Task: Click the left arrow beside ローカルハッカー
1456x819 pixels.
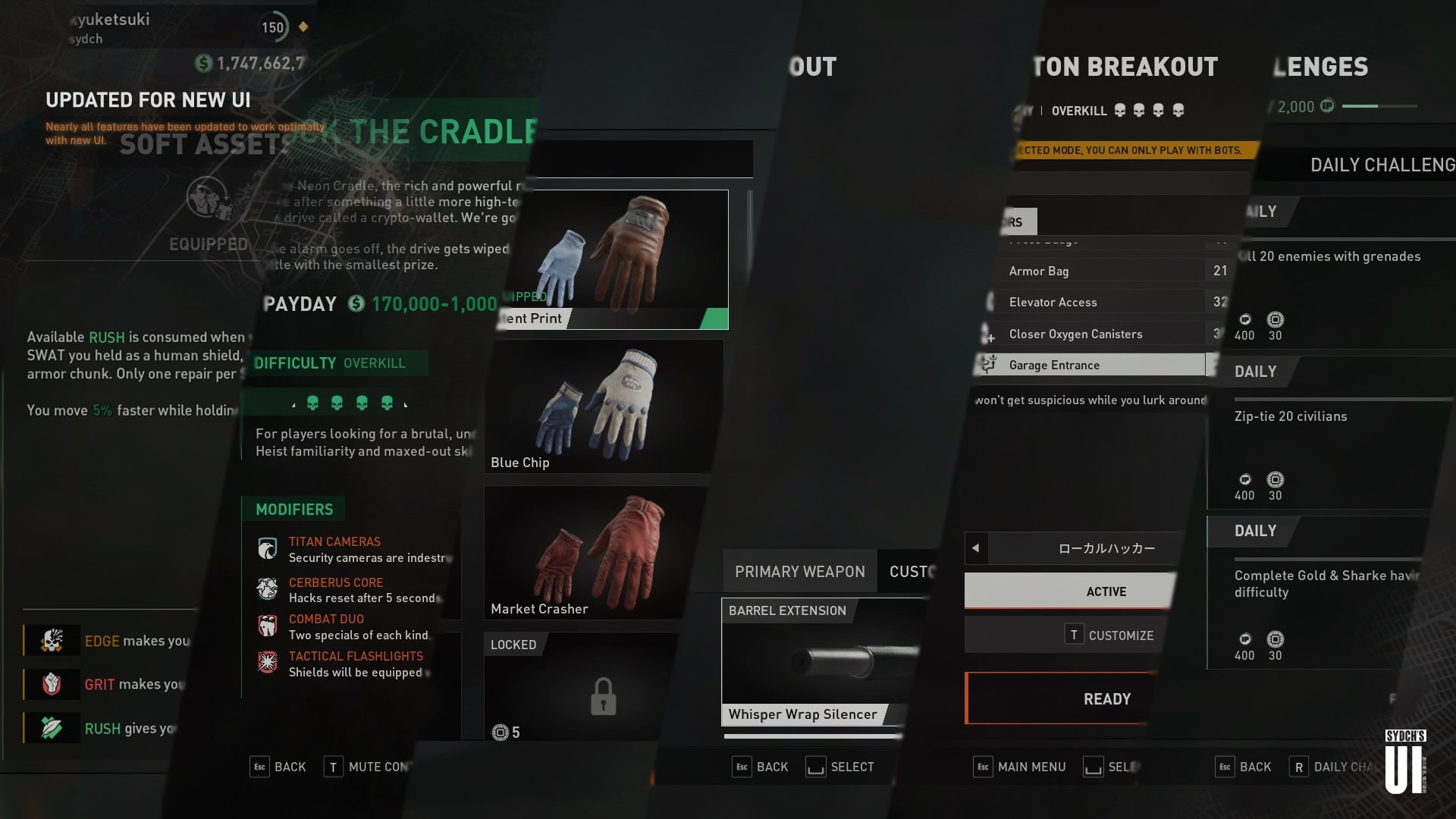Action: point(974,548)
